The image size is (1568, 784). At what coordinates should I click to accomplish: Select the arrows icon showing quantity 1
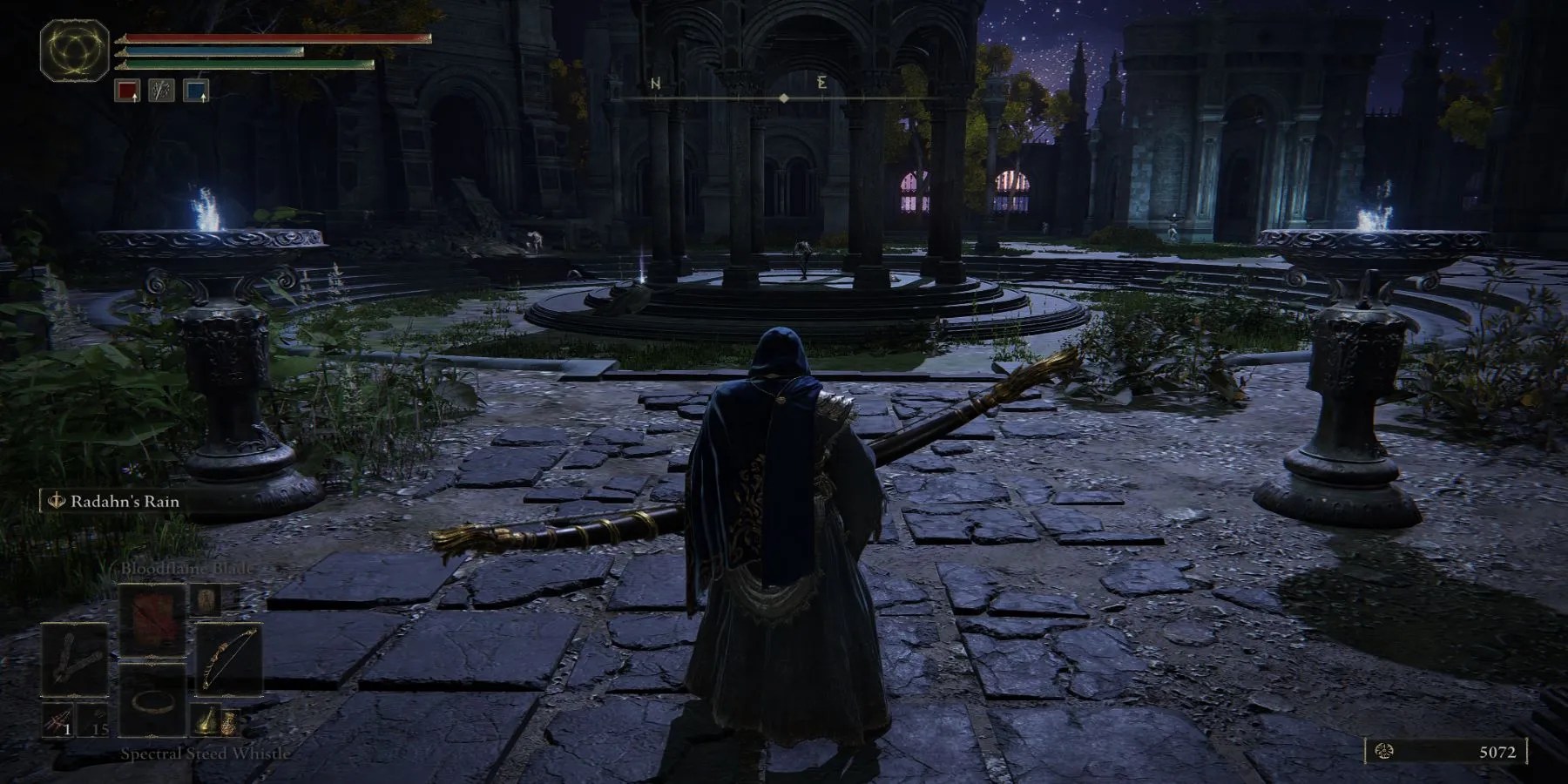click(x=58, y=720)
